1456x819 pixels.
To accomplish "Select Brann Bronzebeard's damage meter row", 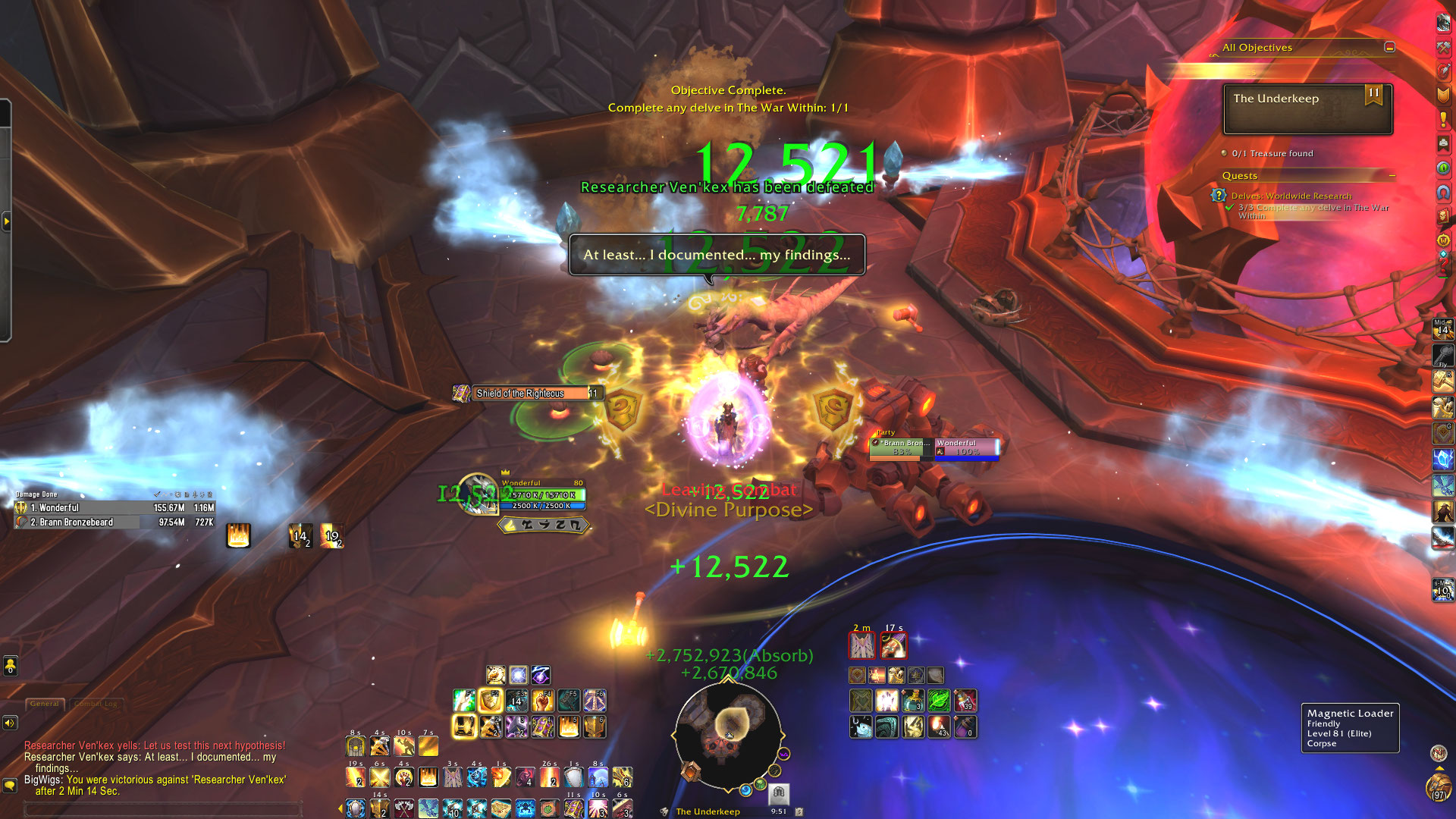I will pos(115,522).
